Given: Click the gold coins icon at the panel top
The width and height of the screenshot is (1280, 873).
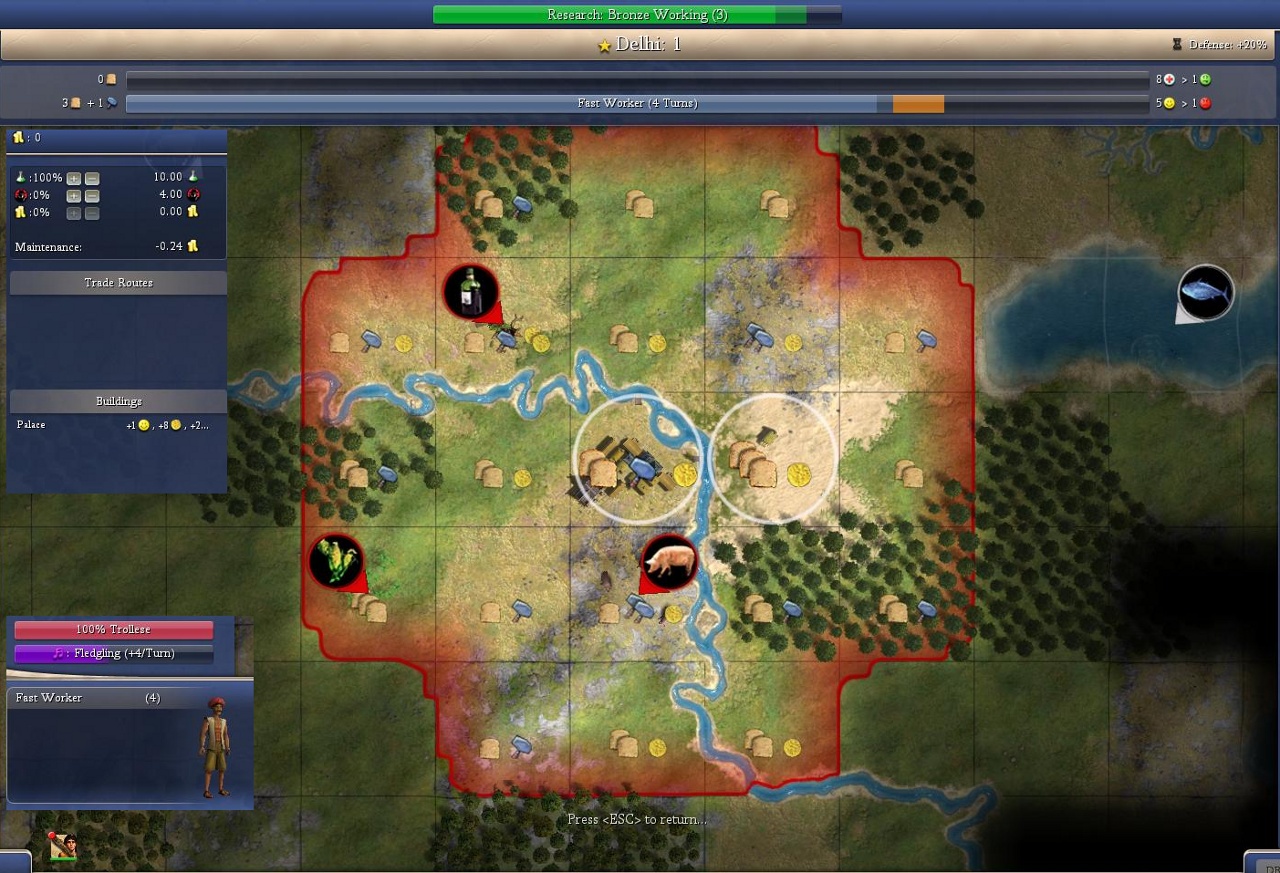Looking at the screenshot, I should 18,138.
